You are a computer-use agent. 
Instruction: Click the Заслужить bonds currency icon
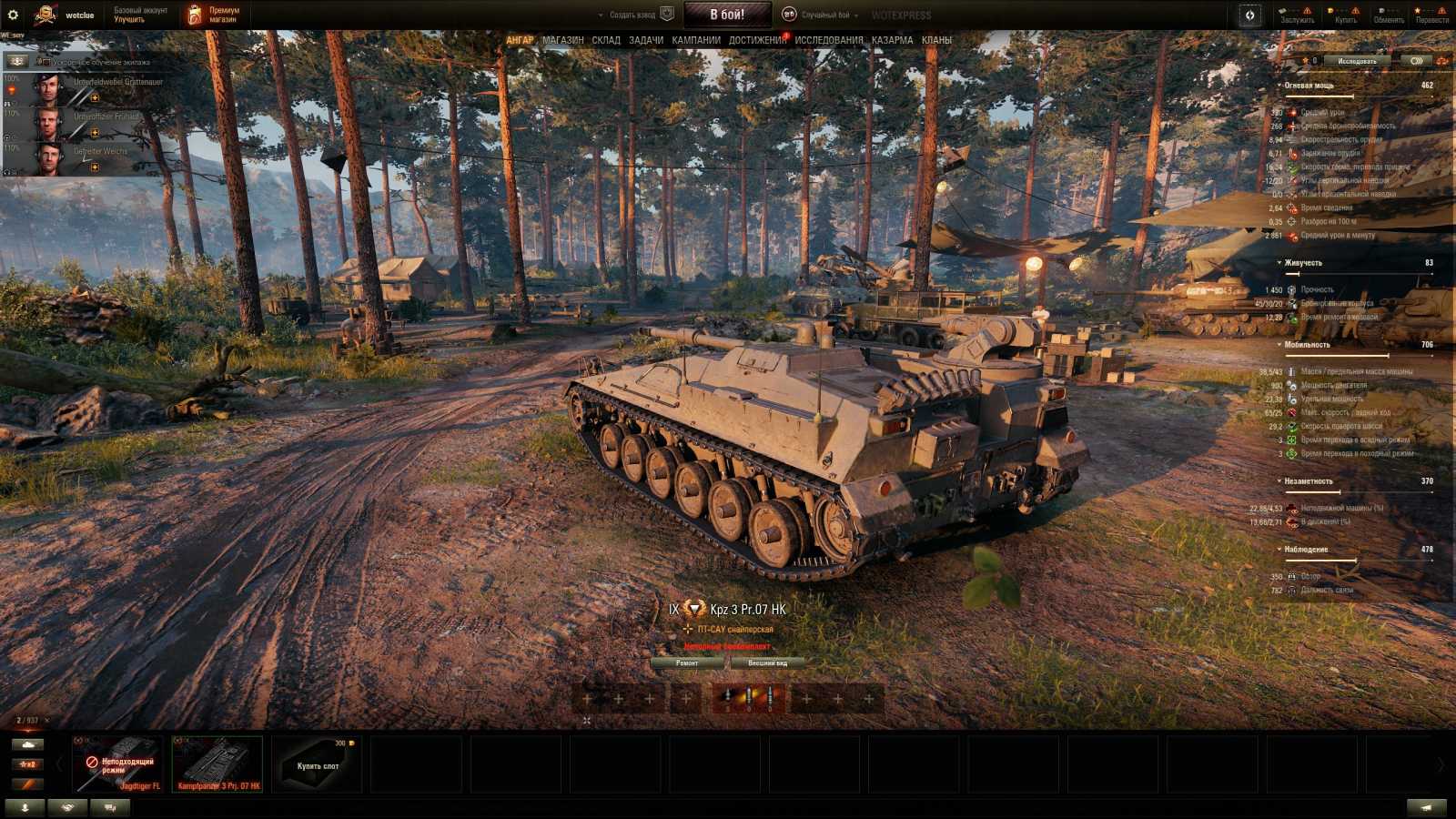[1283, 10]
